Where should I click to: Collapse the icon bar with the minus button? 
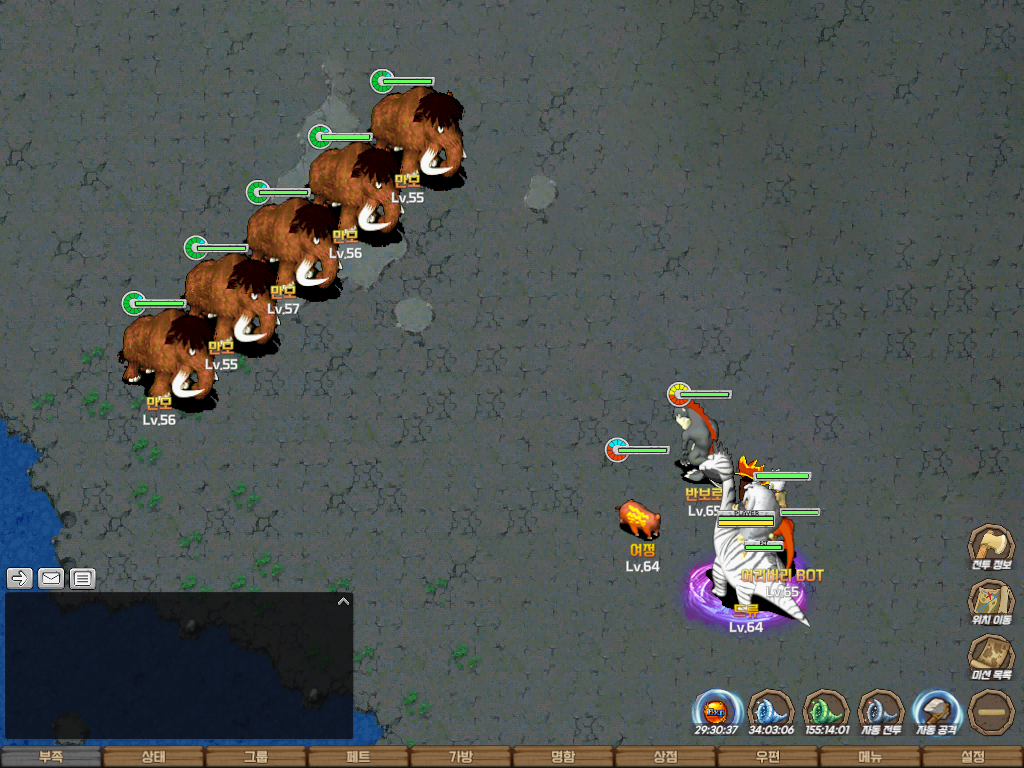(991, 711)
